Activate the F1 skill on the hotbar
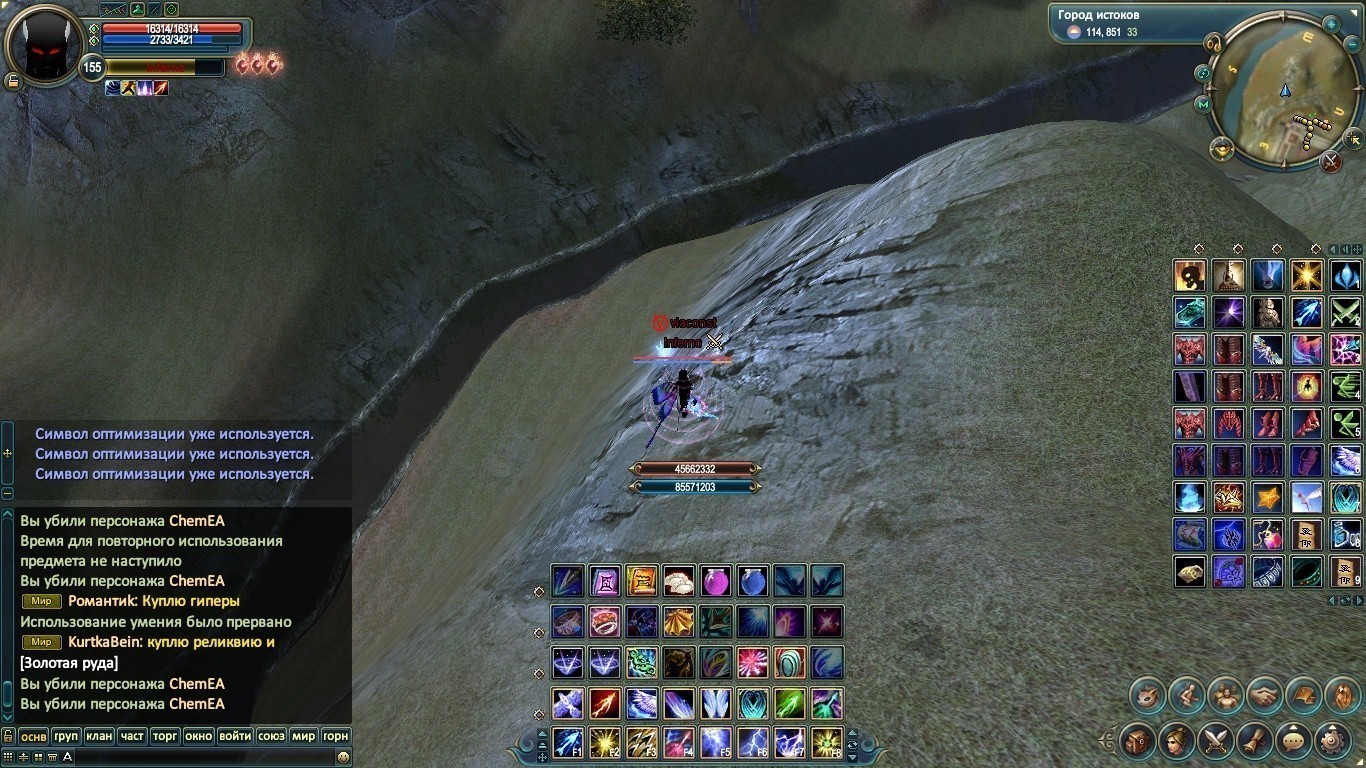Image resolution: width=1366 pixels, height=768 pixels. click(x=568, y=743)
